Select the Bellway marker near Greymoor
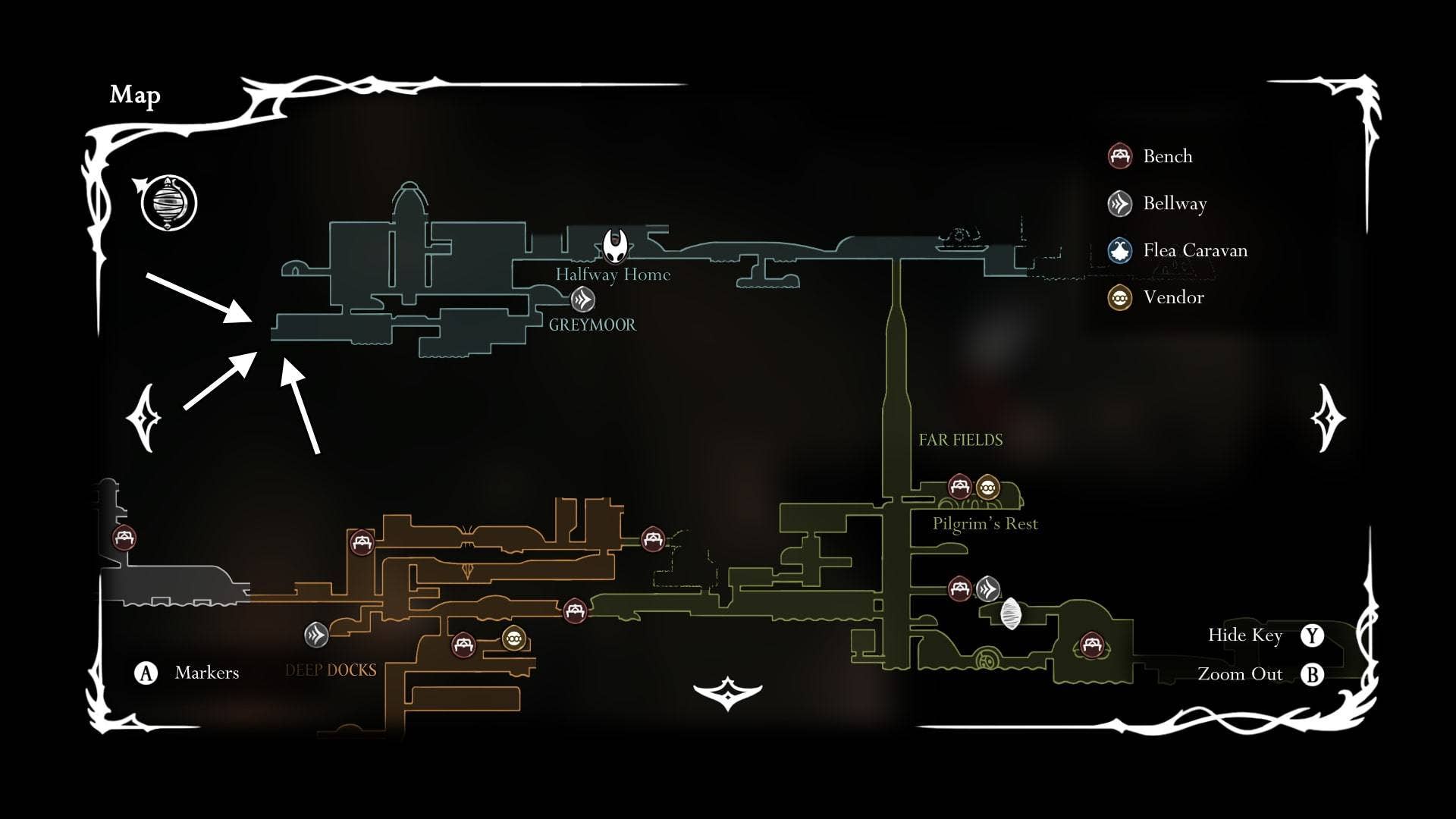Screen dimensions: 1456x819 [582, 300]
